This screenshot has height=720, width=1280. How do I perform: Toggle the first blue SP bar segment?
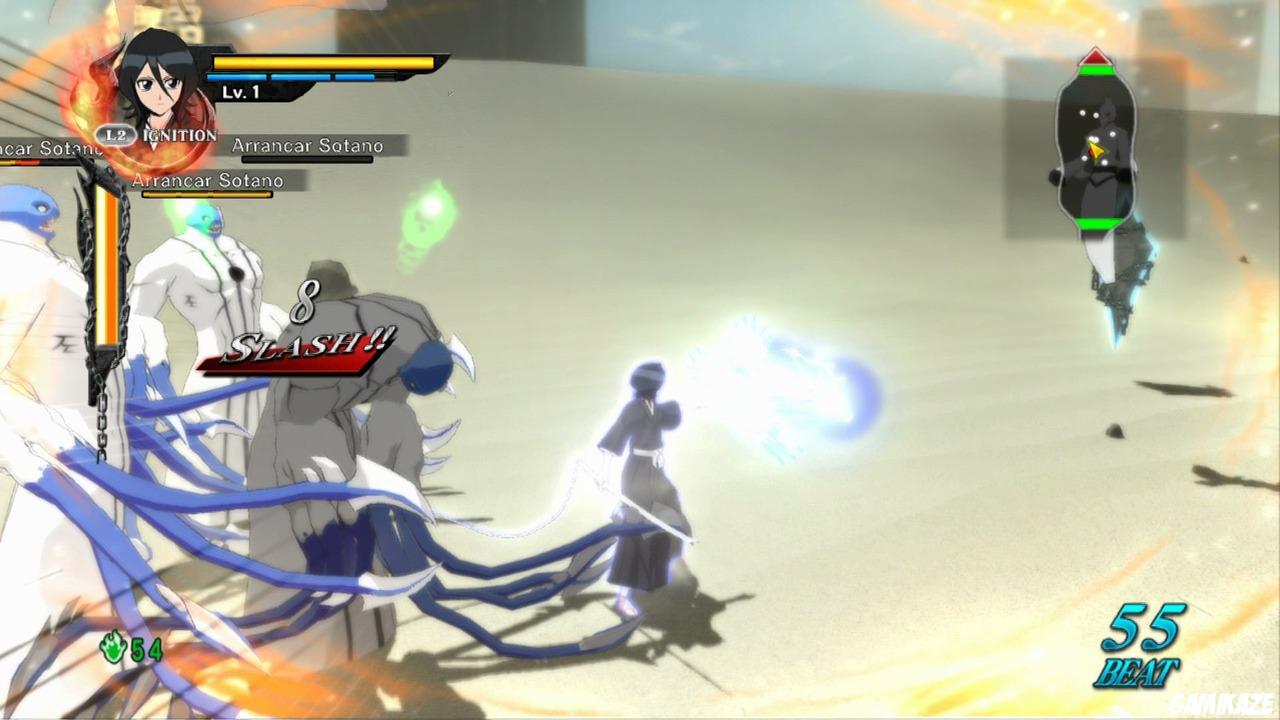237,78
